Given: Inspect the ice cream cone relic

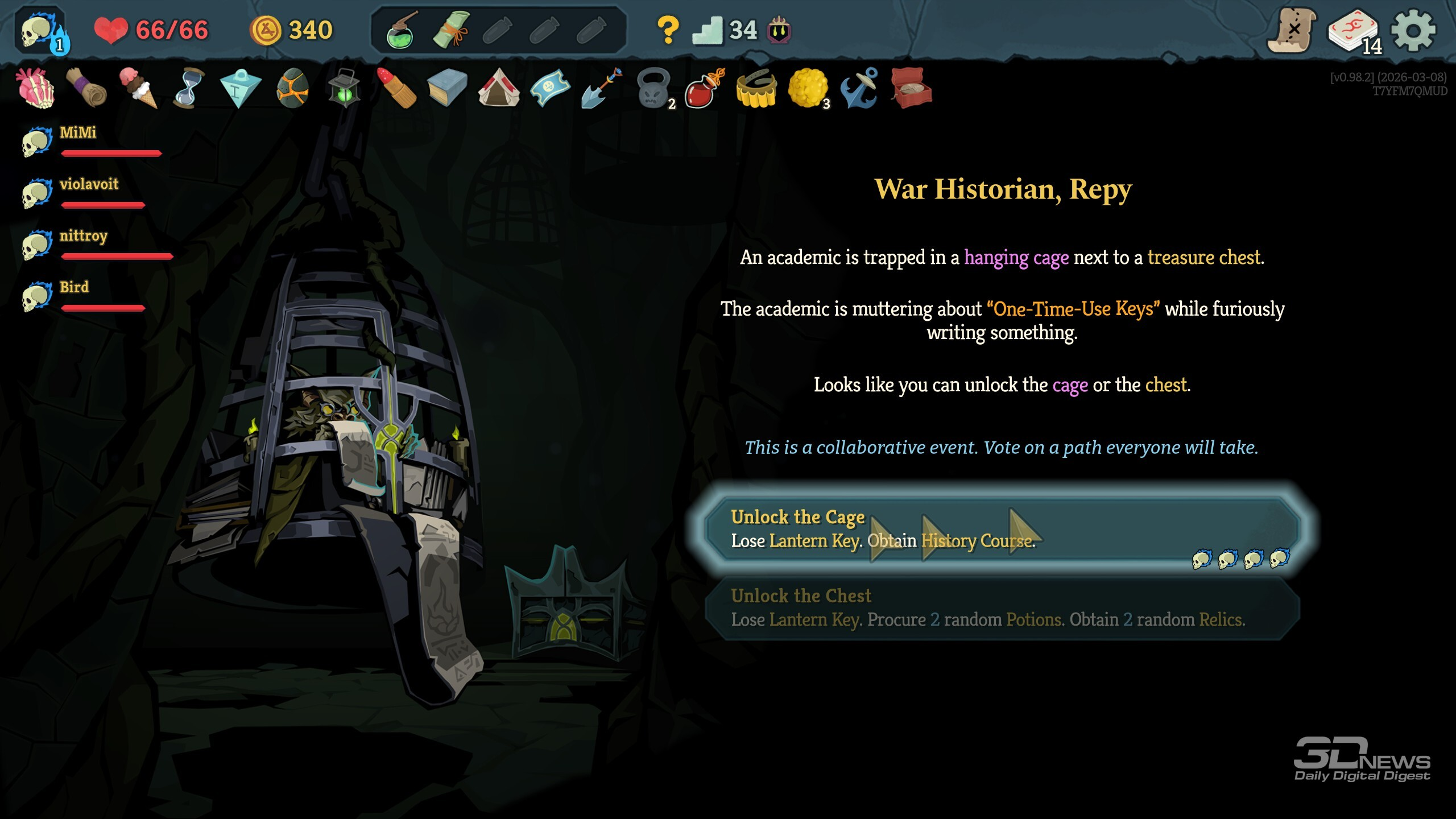Looking at the screenshot, I should click(x=138, y=88).
